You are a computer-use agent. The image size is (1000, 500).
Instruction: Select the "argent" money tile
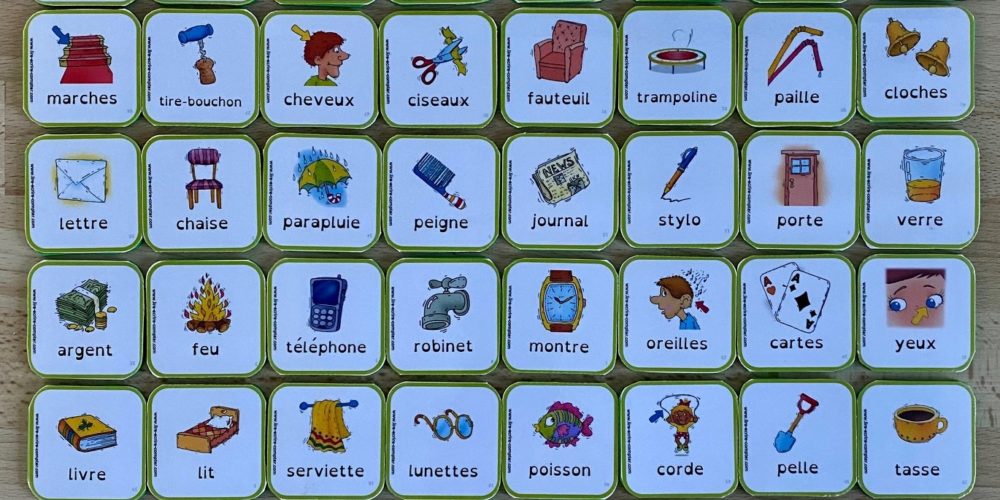(x=85, y=319)
